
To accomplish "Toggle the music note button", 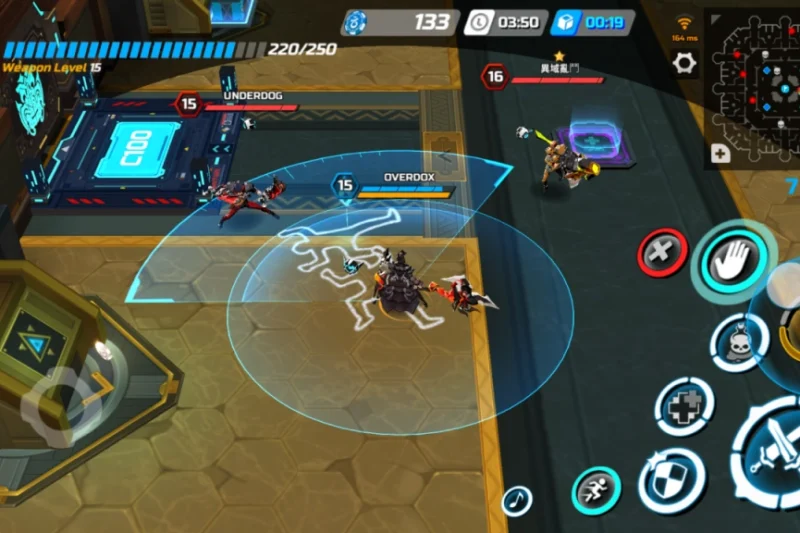I will [517, 500].
